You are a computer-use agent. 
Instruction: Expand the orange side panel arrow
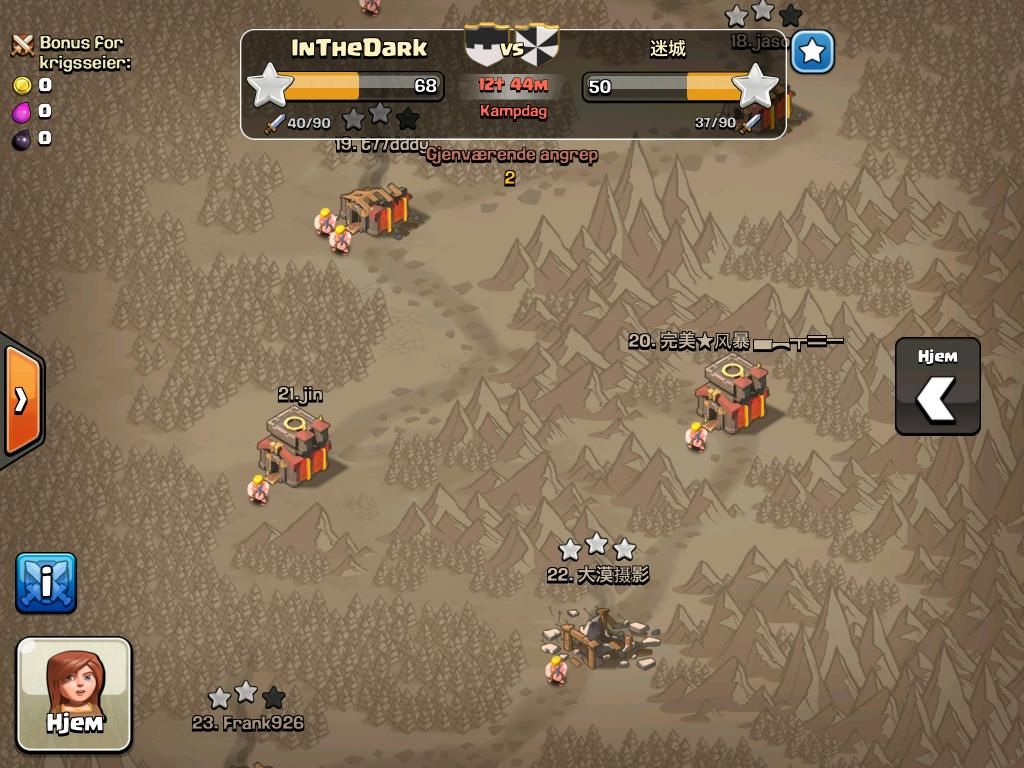tap(21, 399)
